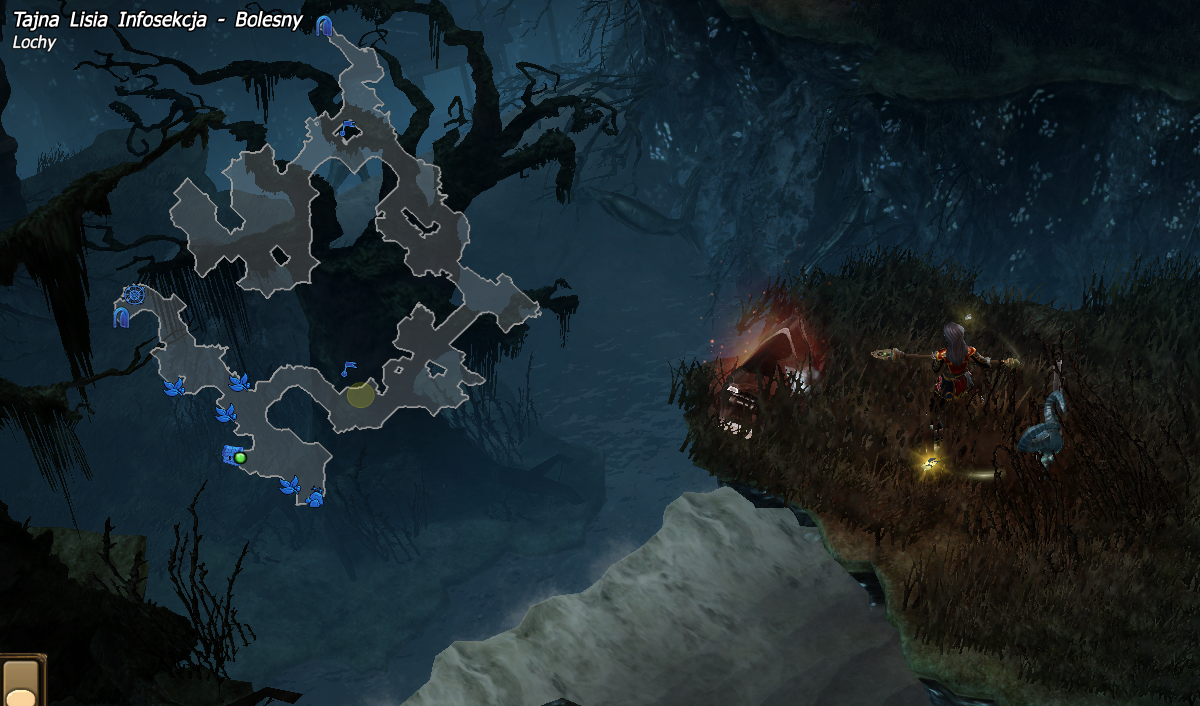Select the blue spiral waypoint marker on the map
1200x706 pixels.
[x=135, y=295]
